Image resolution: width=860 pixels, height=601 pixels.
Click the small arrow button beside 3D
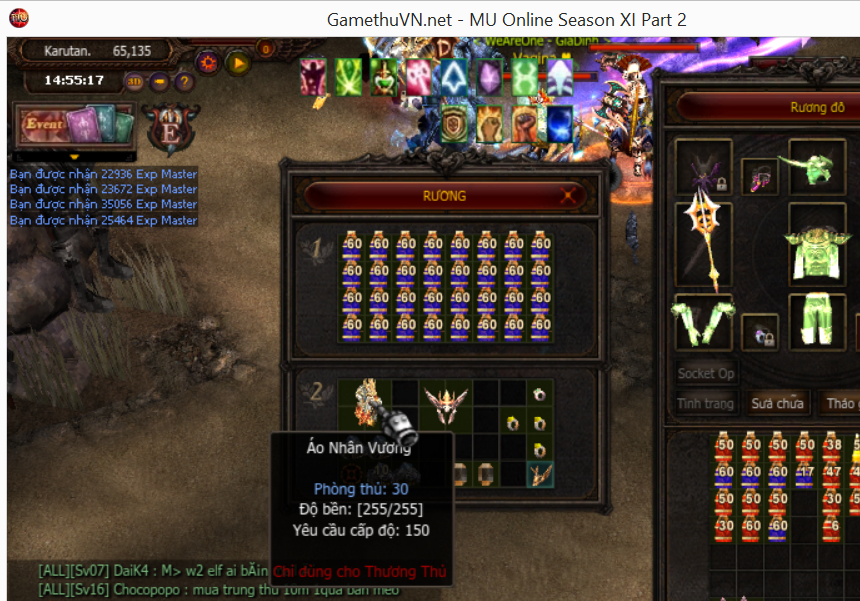click(160, 81)
